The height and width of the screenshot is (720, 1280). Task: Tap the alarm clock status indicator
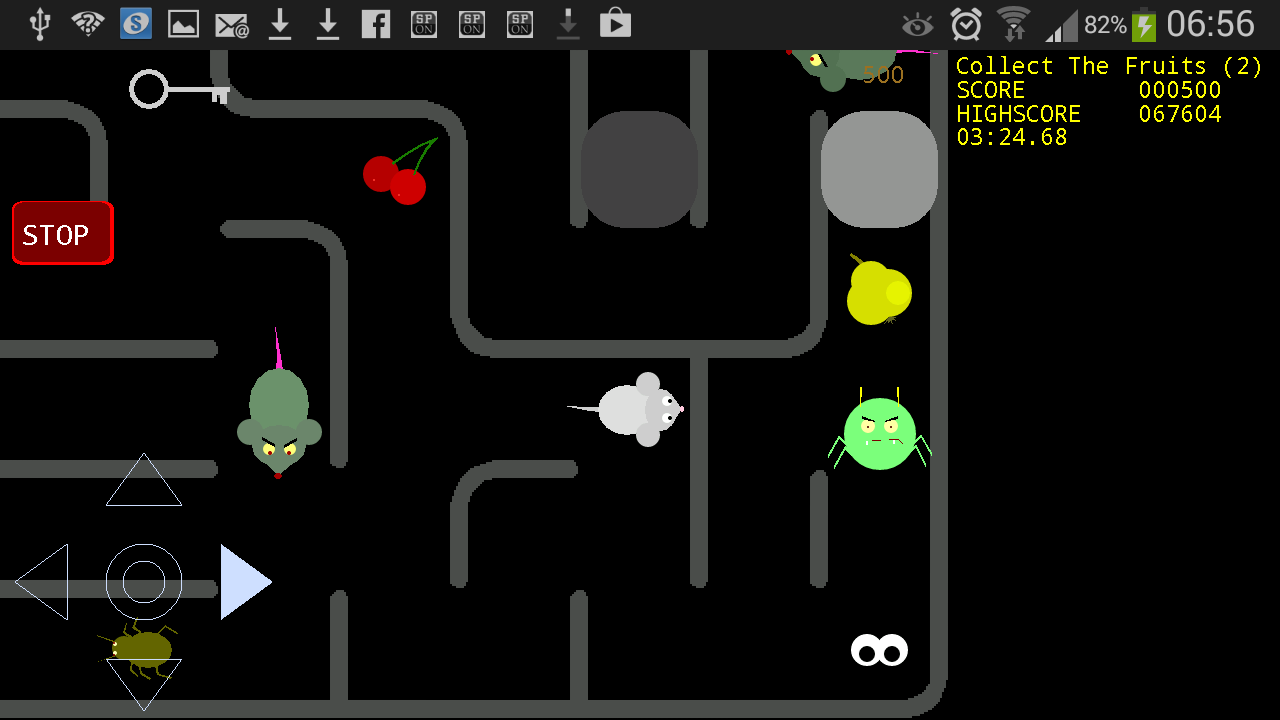point(965,23)
